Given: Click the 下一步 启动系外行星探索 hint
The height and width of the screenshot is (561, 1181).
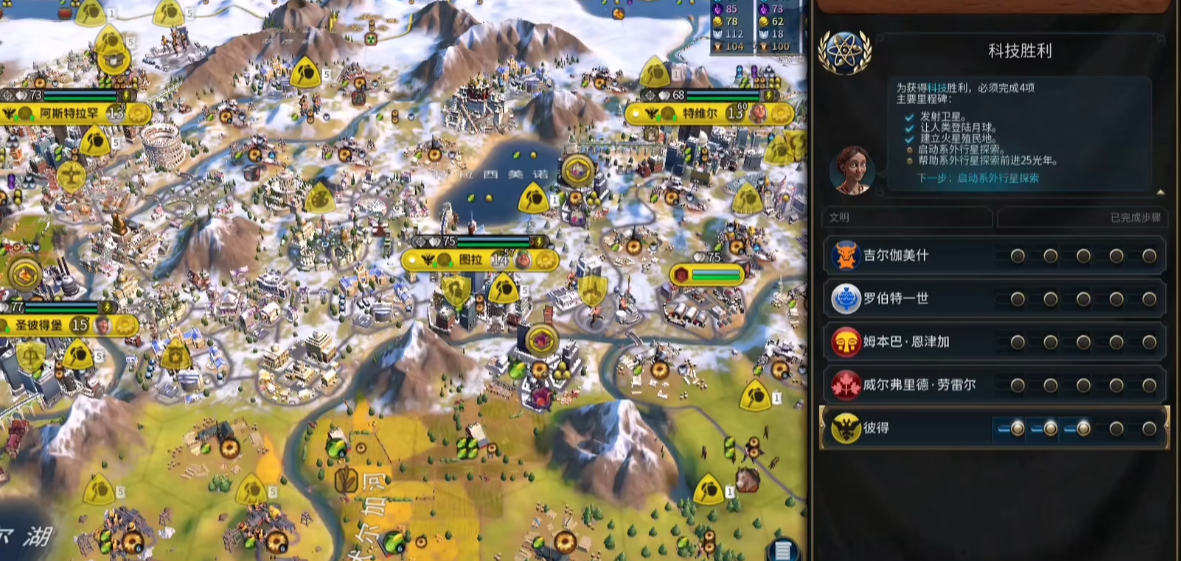Looking at the screenshot, I should [978, 178].
